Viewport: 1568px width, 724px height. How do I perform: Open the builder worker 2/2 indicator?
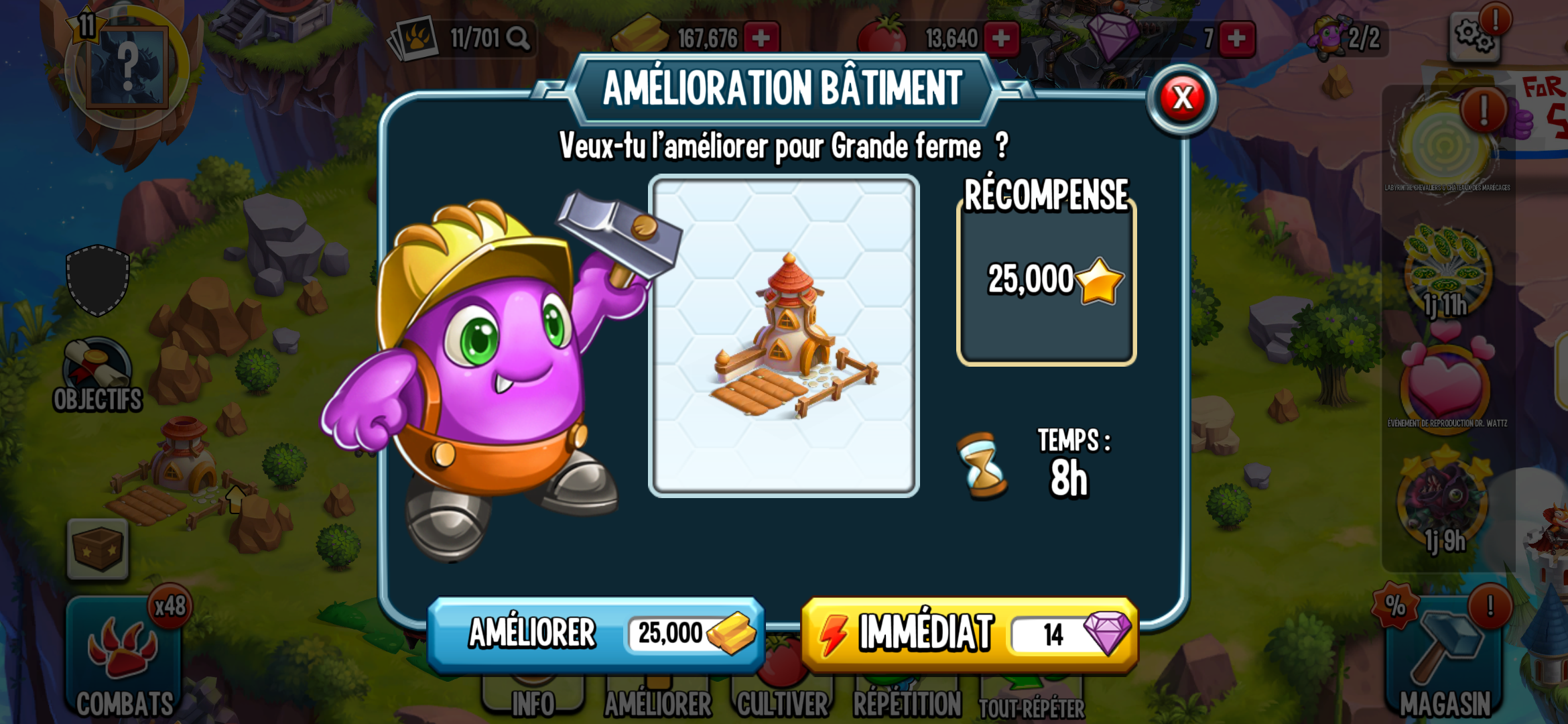point(1347,38)
